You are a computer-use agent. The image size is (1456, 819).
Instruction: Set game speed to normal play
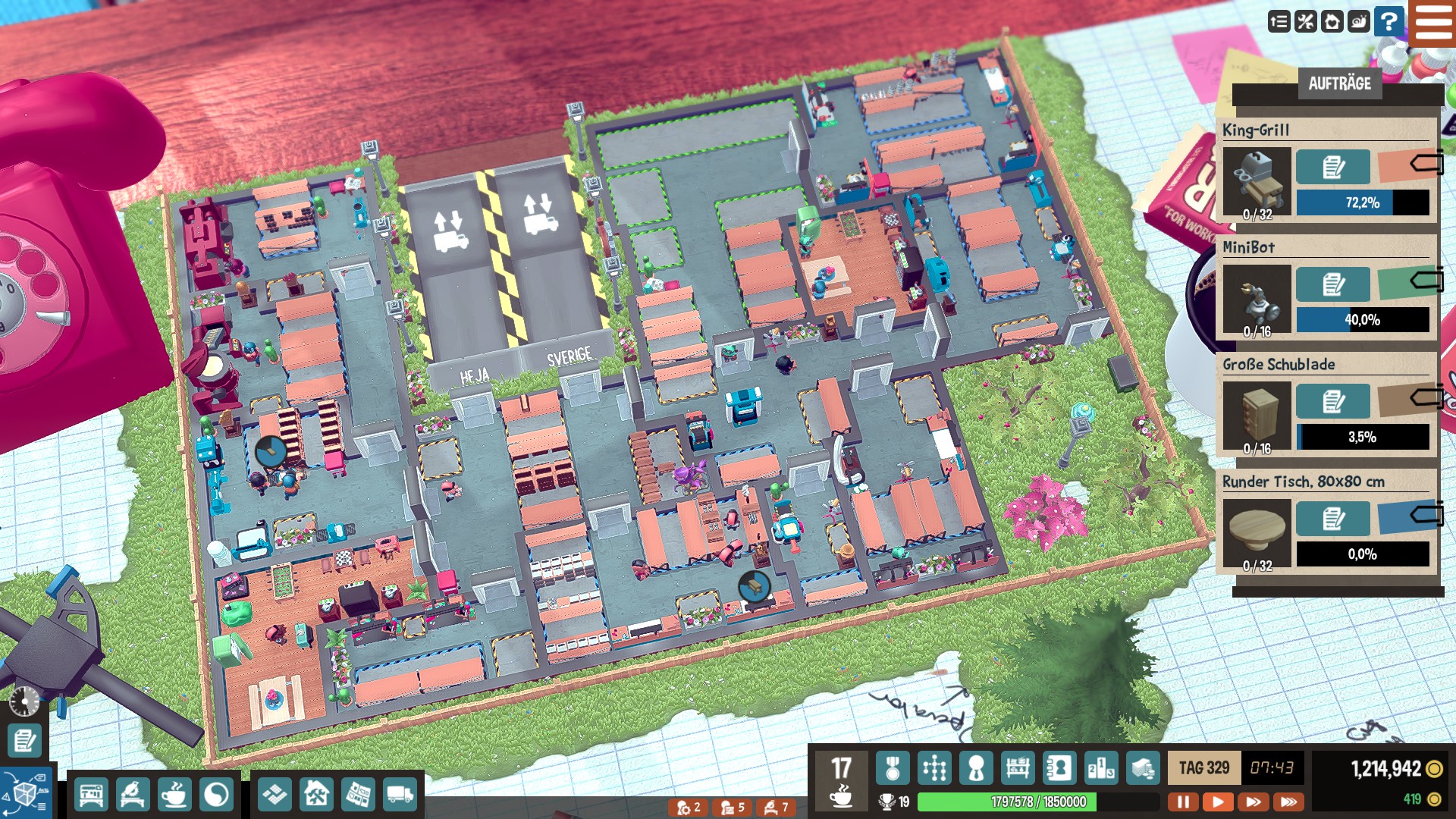(1218, 802)
